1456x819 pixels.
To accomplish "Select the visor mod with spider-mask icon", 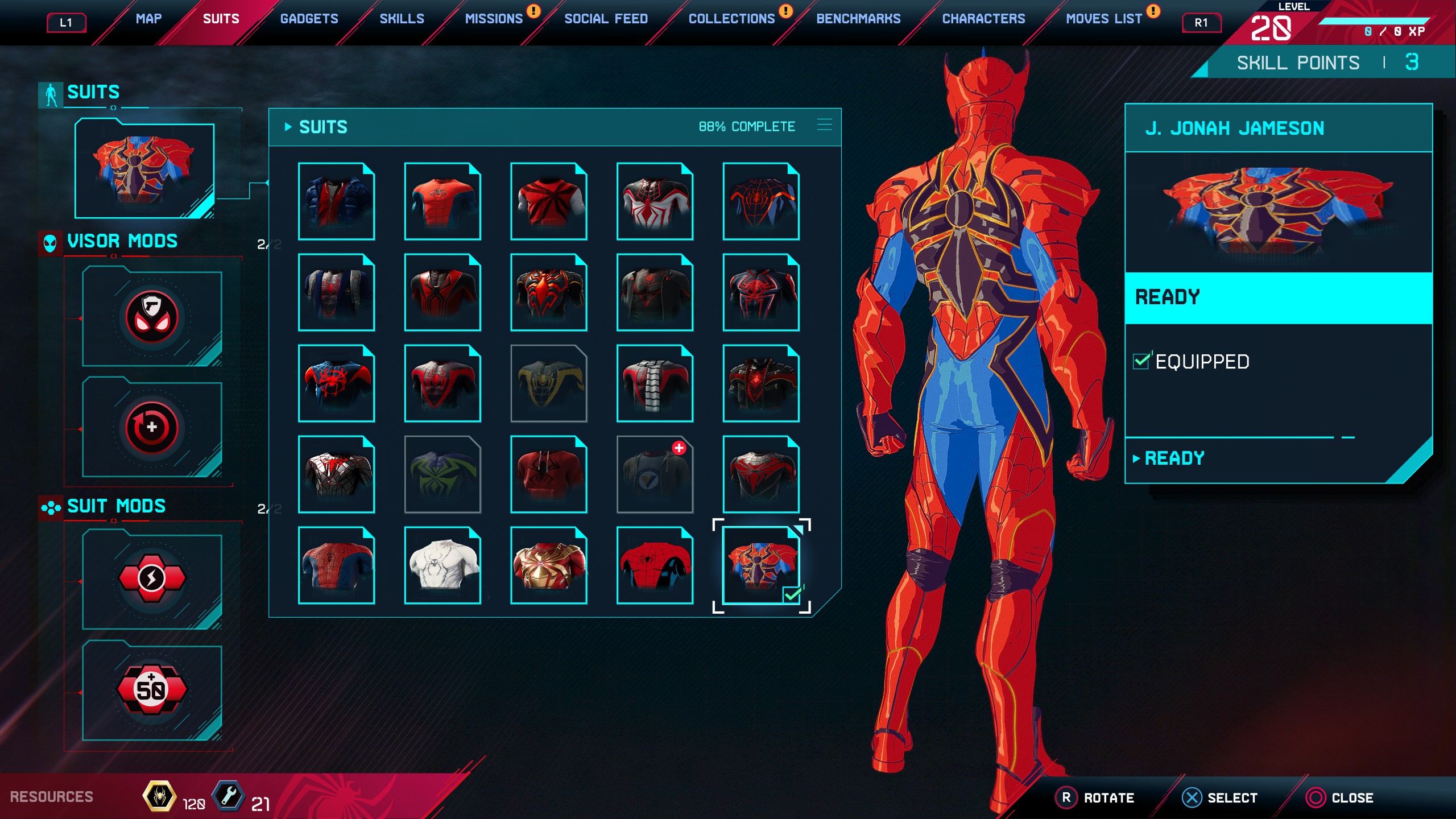I will [151, 316].
